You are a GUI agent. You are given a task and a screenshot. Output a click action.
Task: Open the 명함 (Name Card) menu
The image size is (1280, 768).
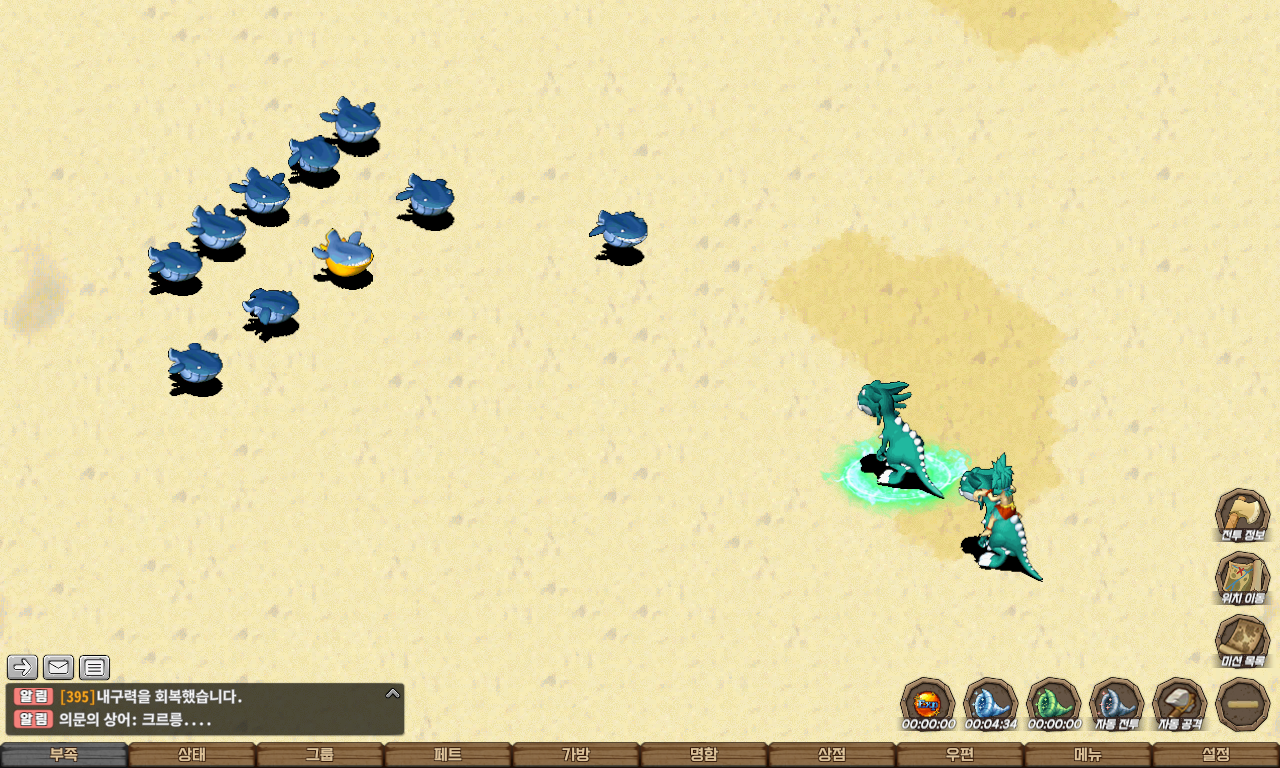coord(704,755)
